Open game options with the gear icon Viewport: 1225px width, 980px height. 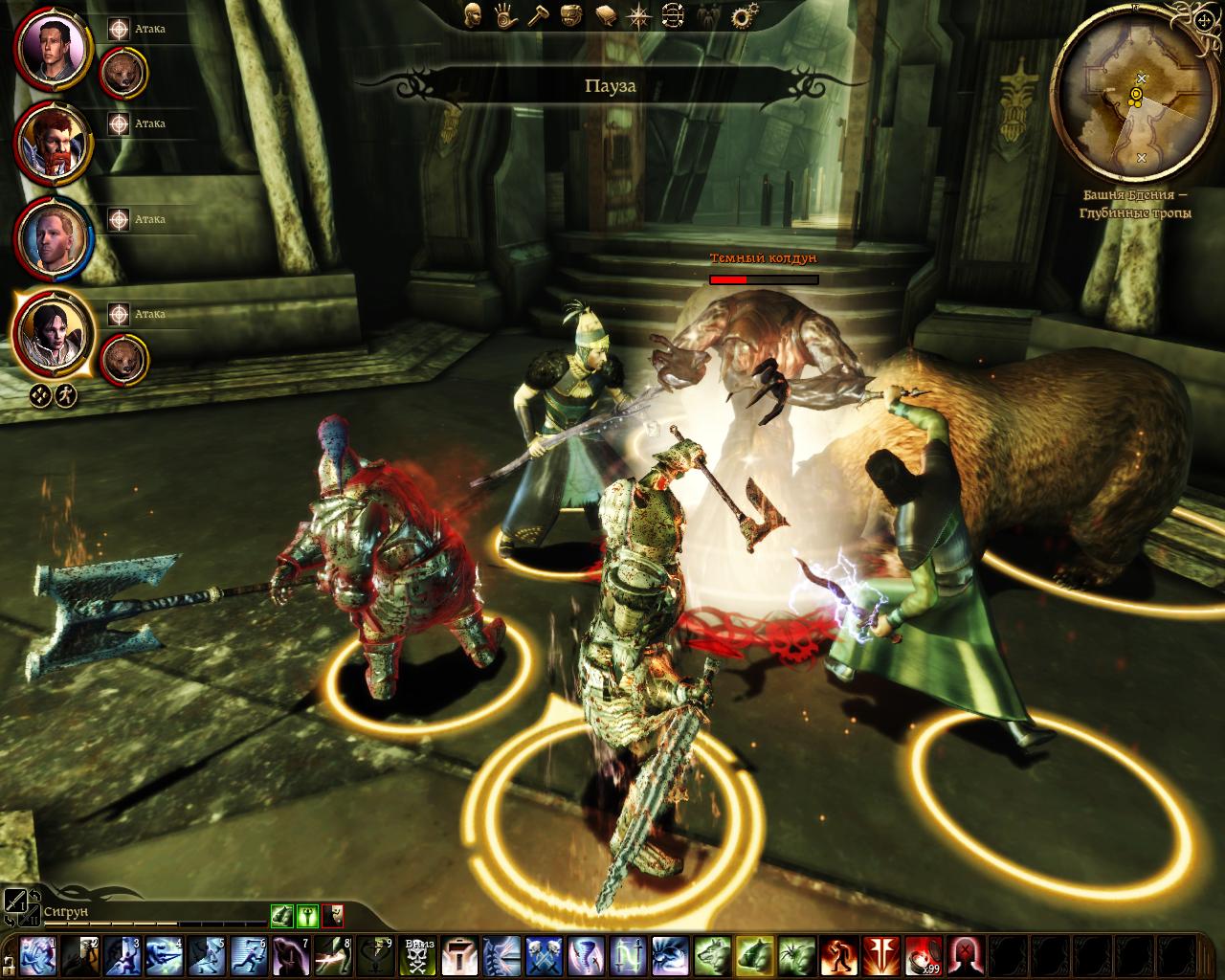click(742, 14)
